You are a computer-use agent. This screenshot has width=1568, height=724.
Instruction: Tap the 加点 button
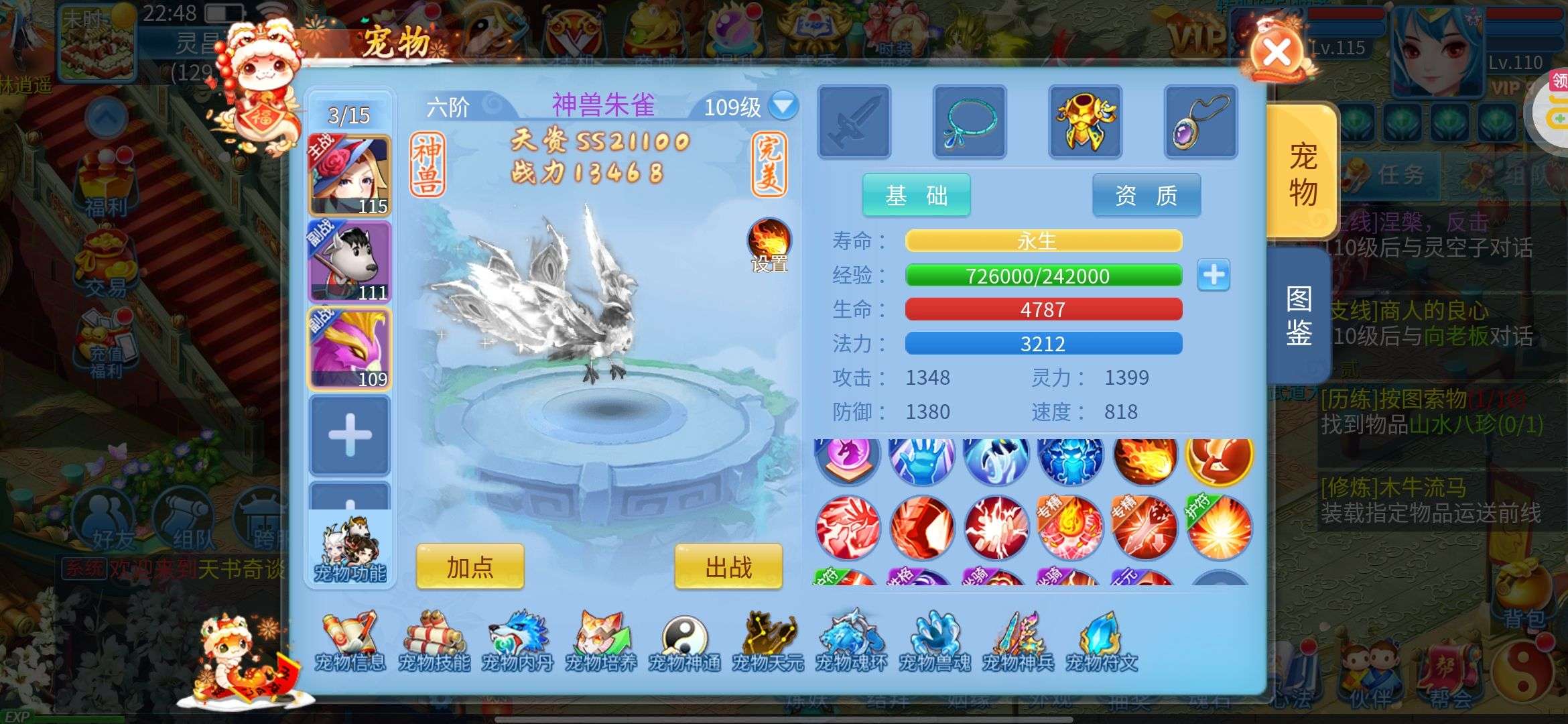(x=470, y=567)
